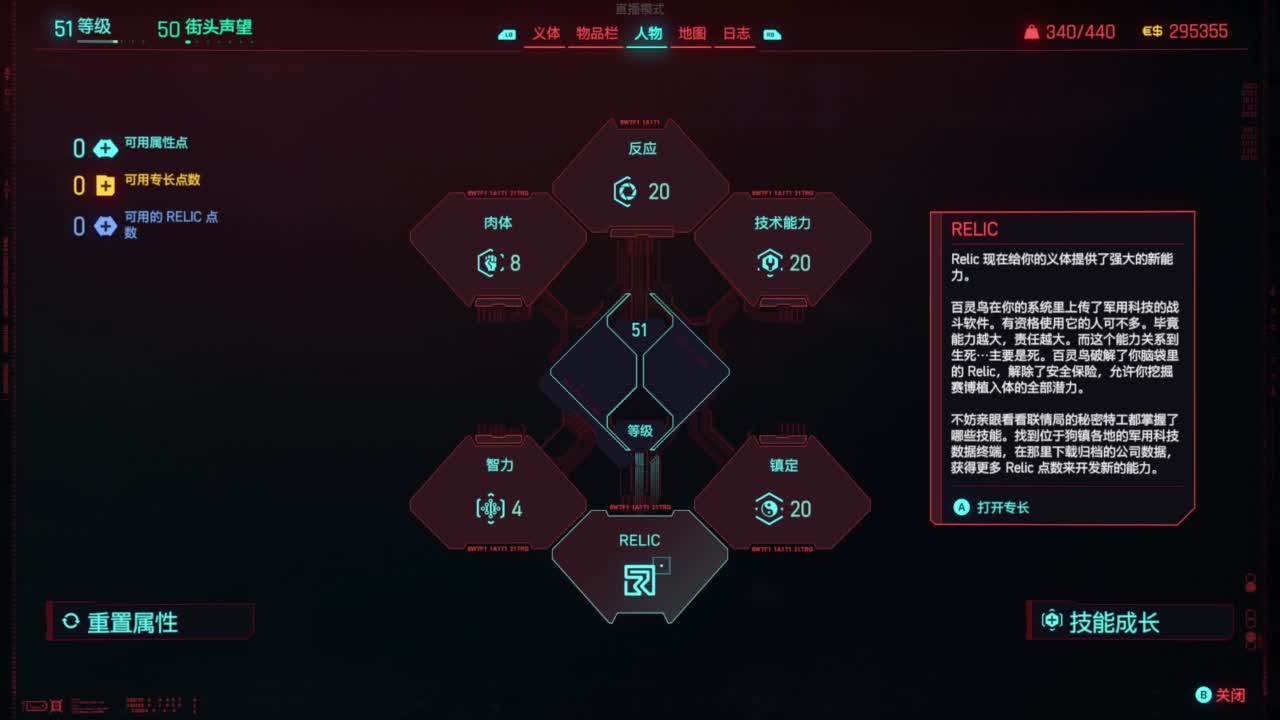Switch to the 义体 (Cyberware) tab
The height and width of the screenshot is (720, 1280).
(545, 31)
